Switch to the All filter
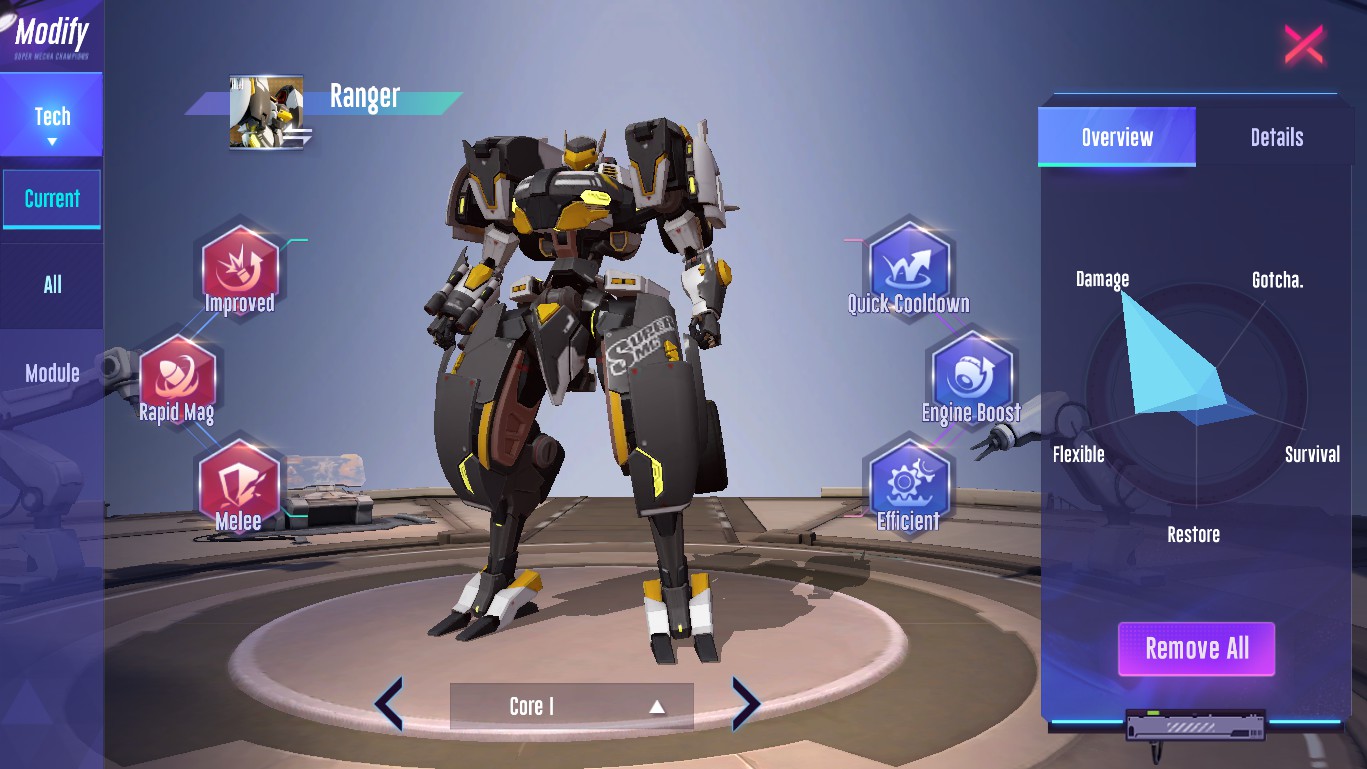This screenshot has height=769, width=1367. (52, 285)
